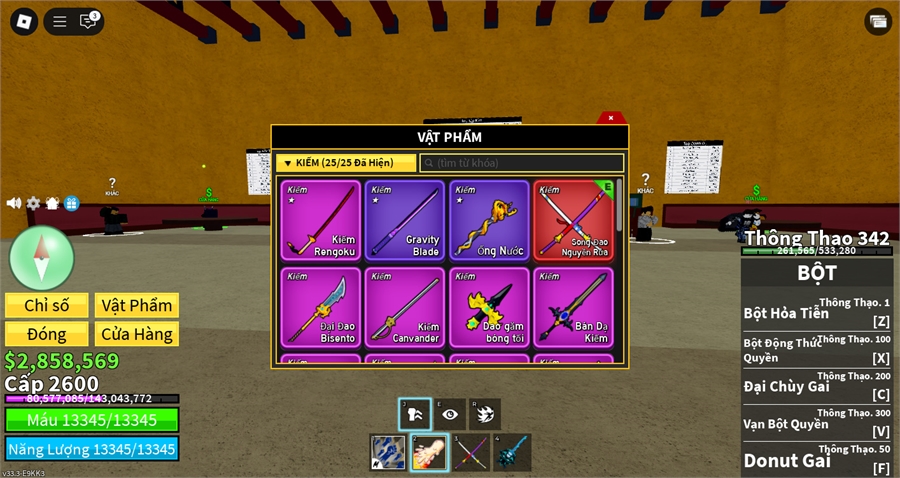The width and height of the screenshot is (900, 478).
Task: Select the flaming hand hotbar slot
Action: 429,453
